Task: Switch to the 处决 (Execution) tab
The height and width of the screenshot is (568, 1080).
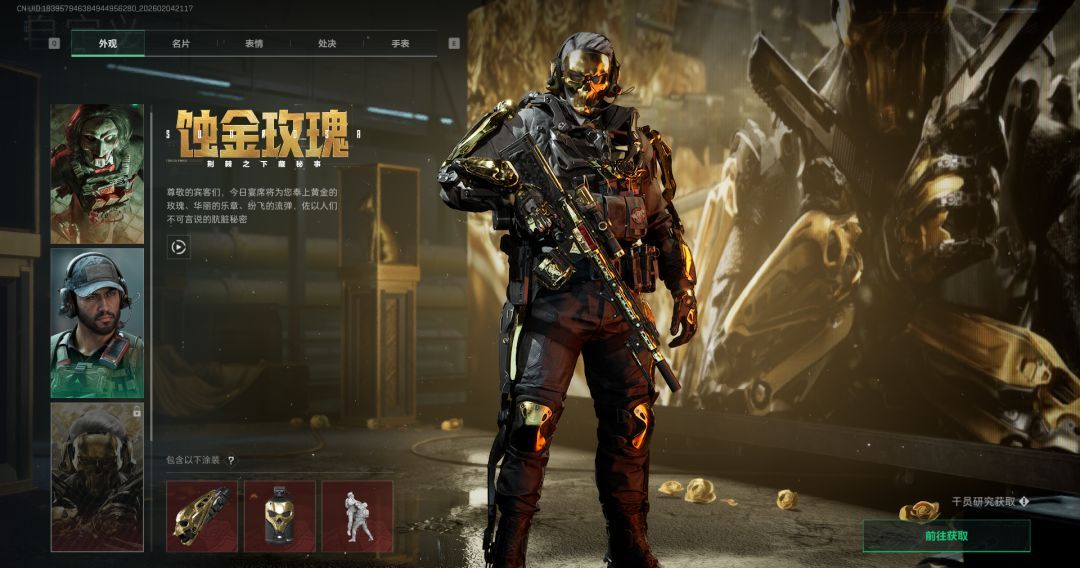Action: click(327, 44)
